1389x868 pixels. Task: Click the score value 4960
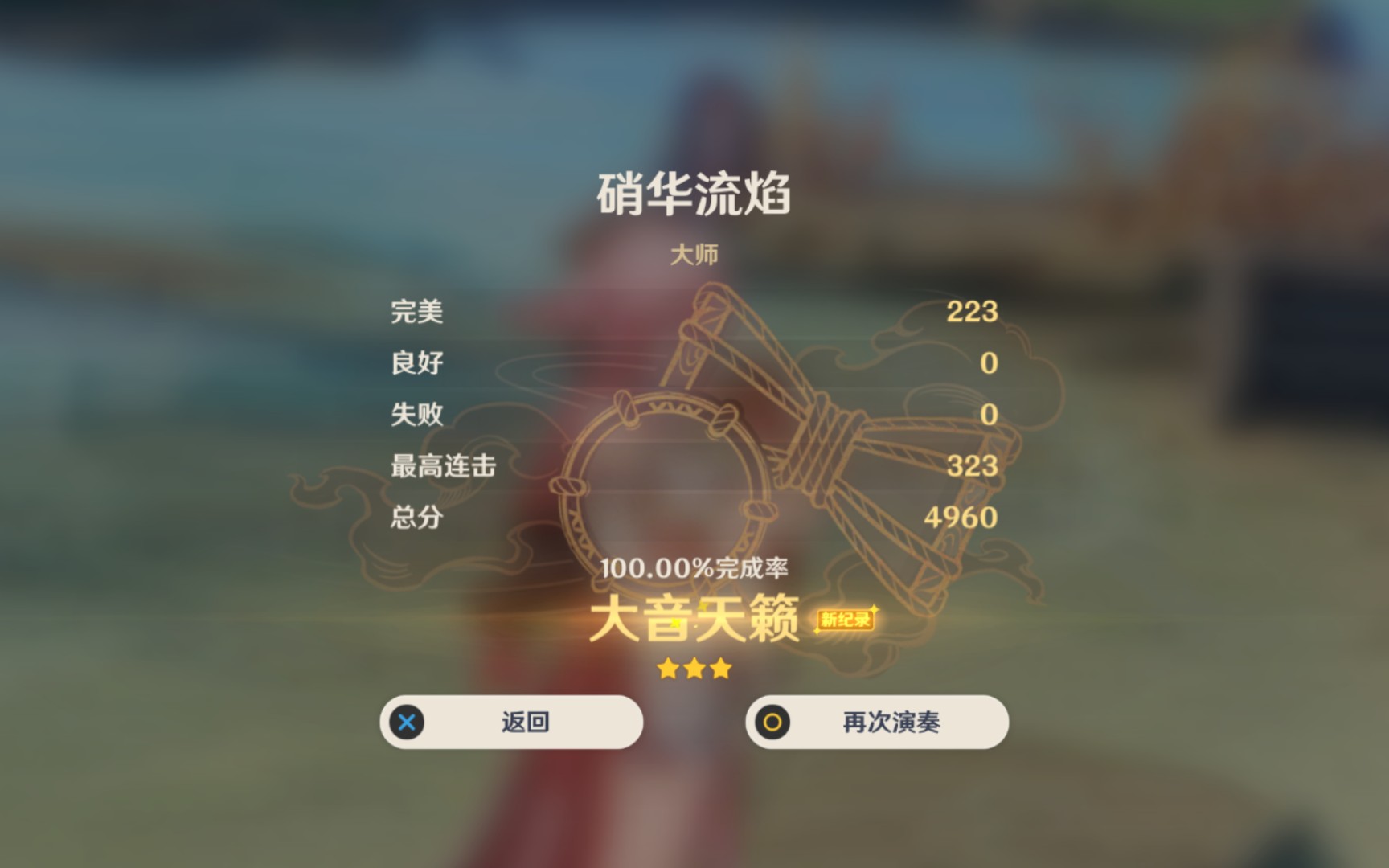[961, 518]
